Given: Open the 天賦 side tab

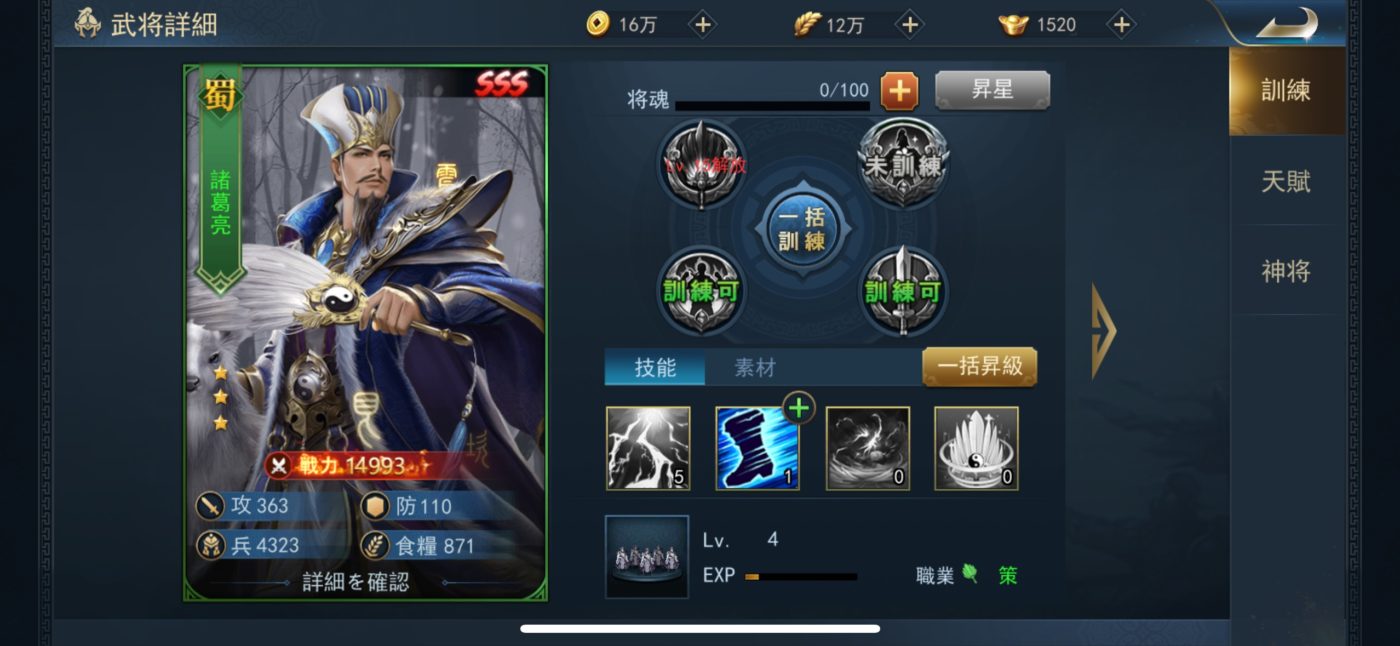Looking at the screenshot, I should click(x=1286, y=181).
